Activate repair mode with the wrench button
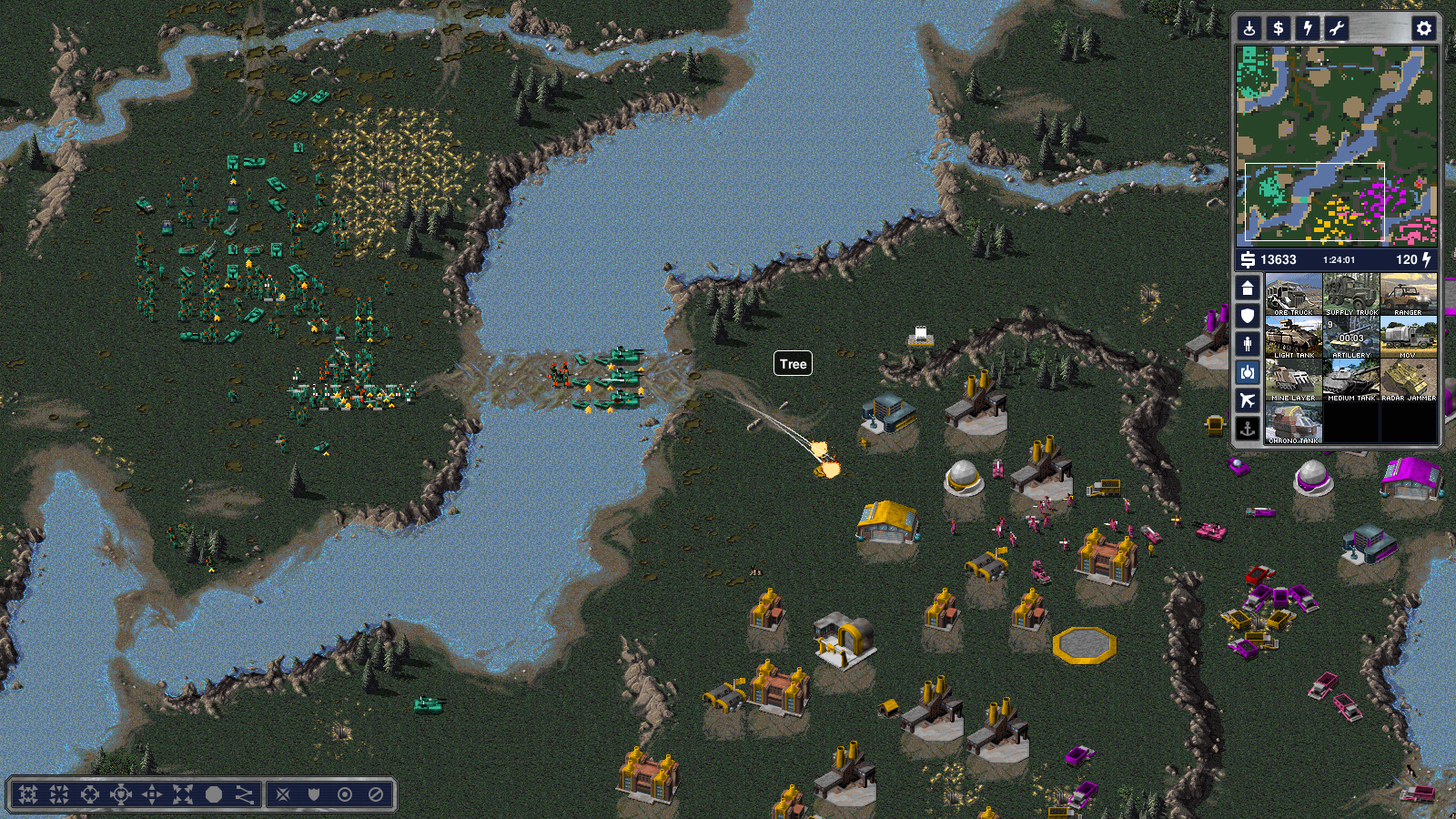The width and height of the screenshot is (1456, 819). click(x=1337, y=28)
